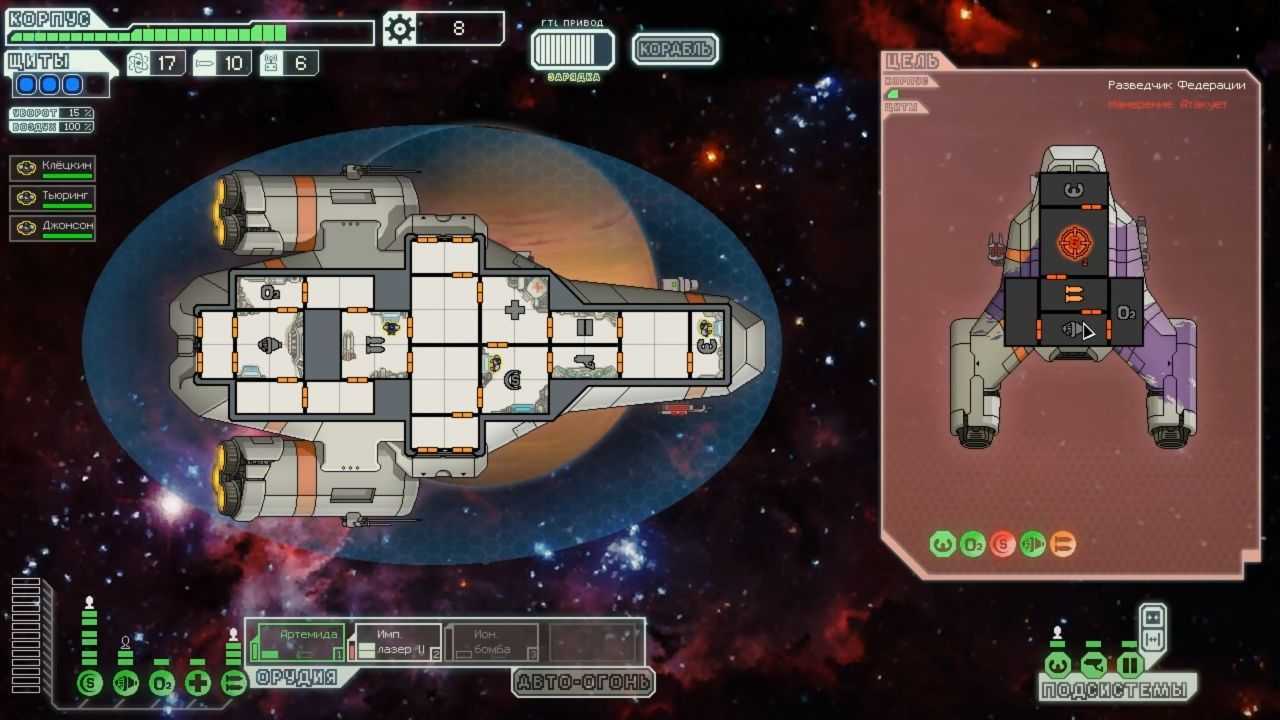This screenshot has height=720, width=1280.
Task: Click the door control subsystem icon
Action: pyautogui.click(x=1129, y=665)
